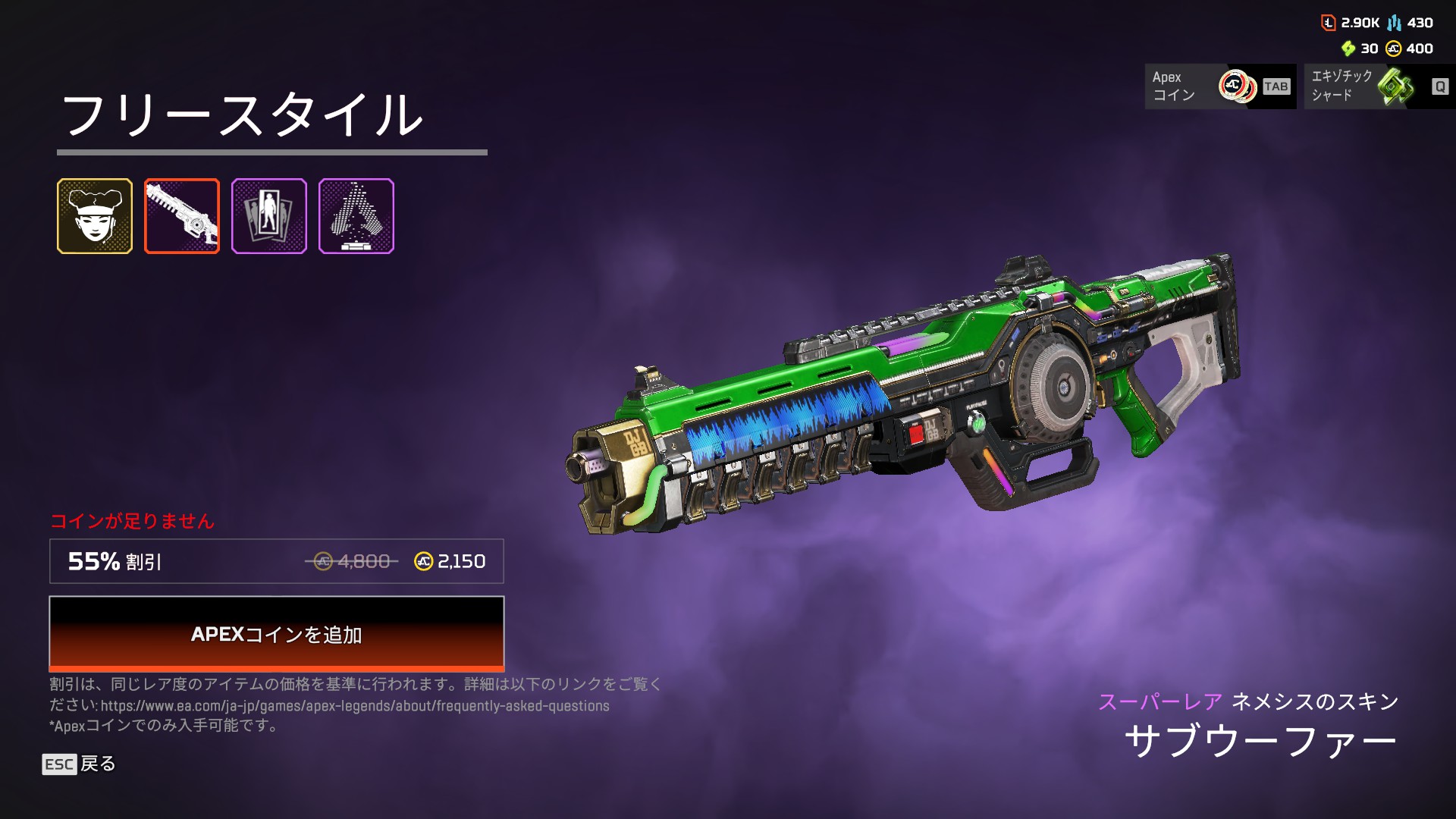1456x819 pixels.
Task: Click the APEXコインを追加 button
Action: [x=276, y=633]
